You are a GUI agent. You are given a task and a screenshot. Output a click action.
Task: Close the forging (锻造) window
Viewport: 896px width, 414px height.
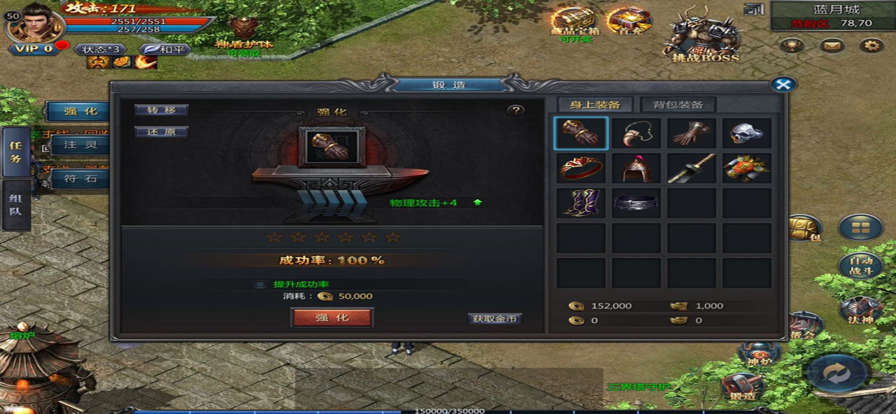[x=785, y=85]
